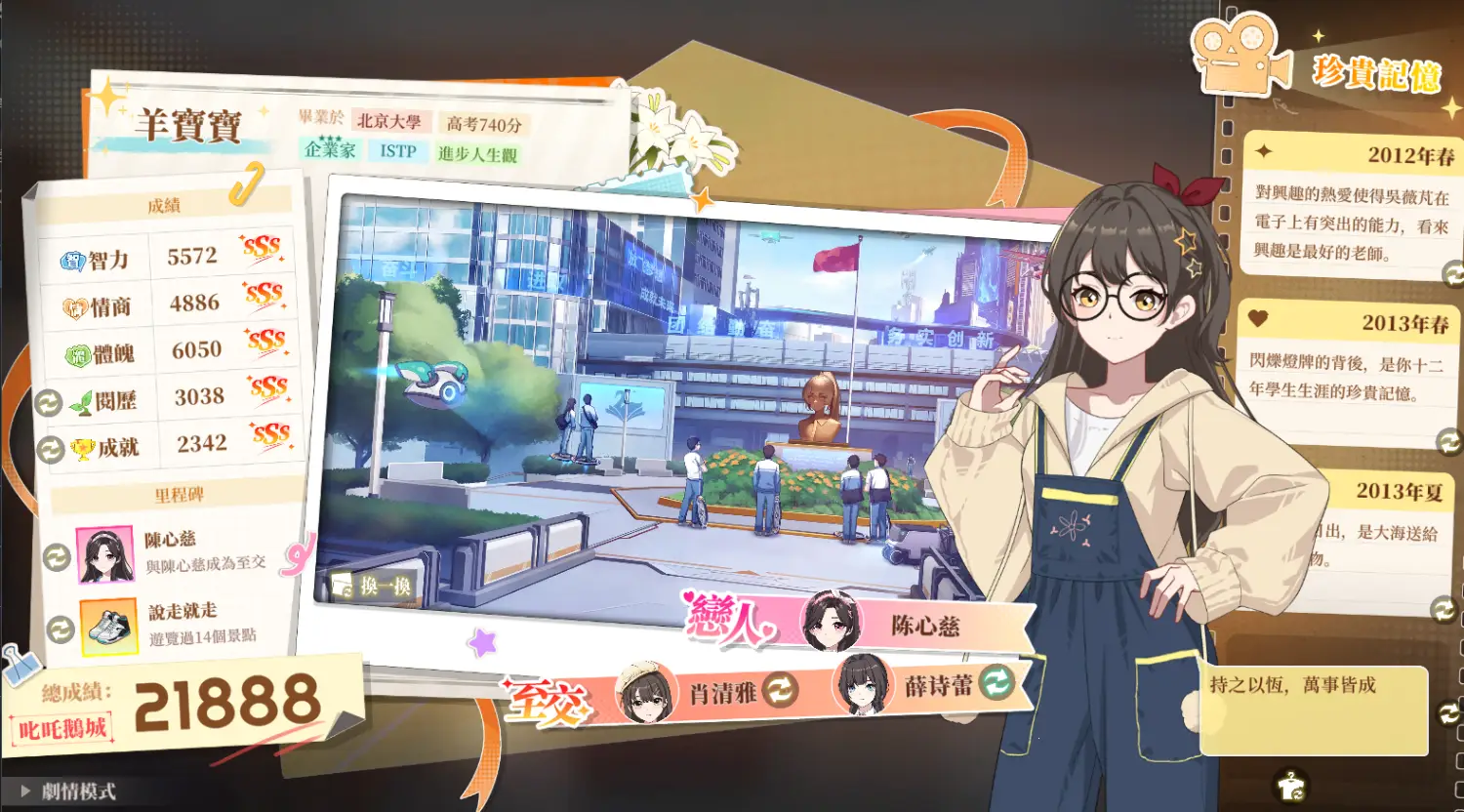
Task: Swap the 說走就走 milestone entry
Action: pos(61,629)
